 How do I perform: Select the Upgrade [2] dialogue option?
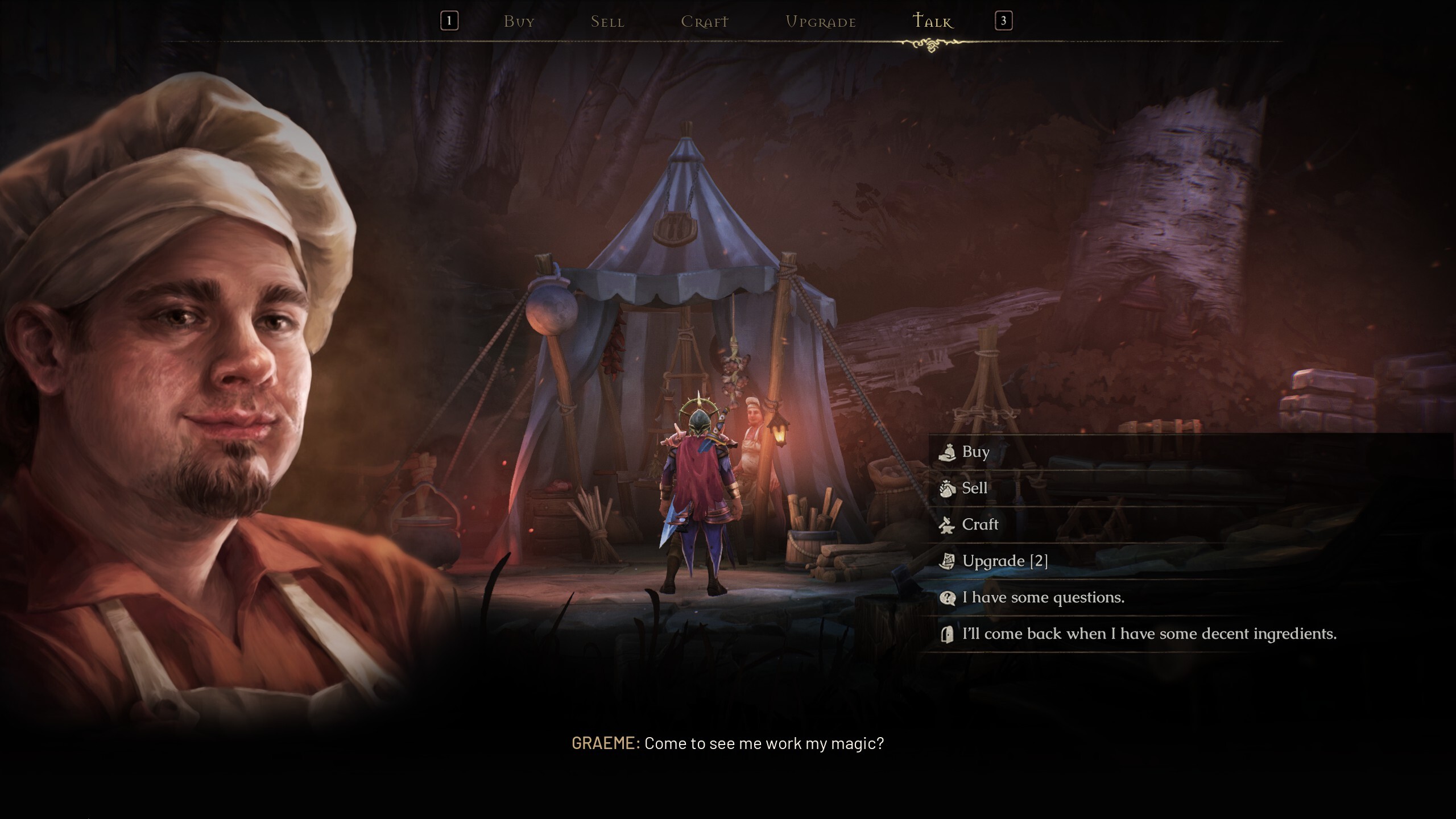tap(1004, 561)
